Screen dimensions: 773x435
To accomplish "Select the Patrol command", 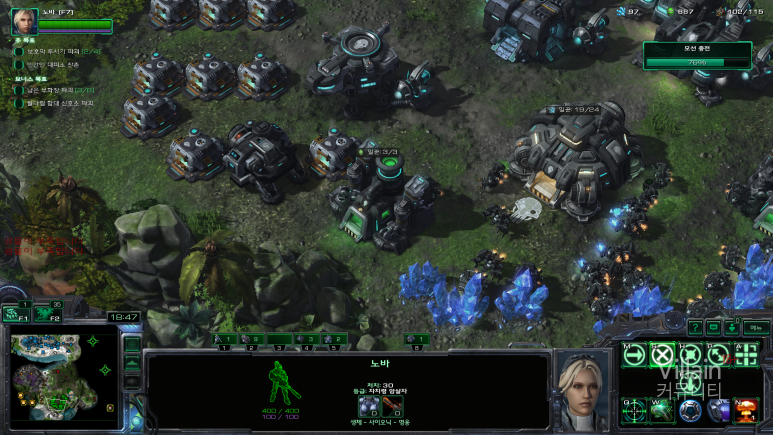I will point(717,353).
